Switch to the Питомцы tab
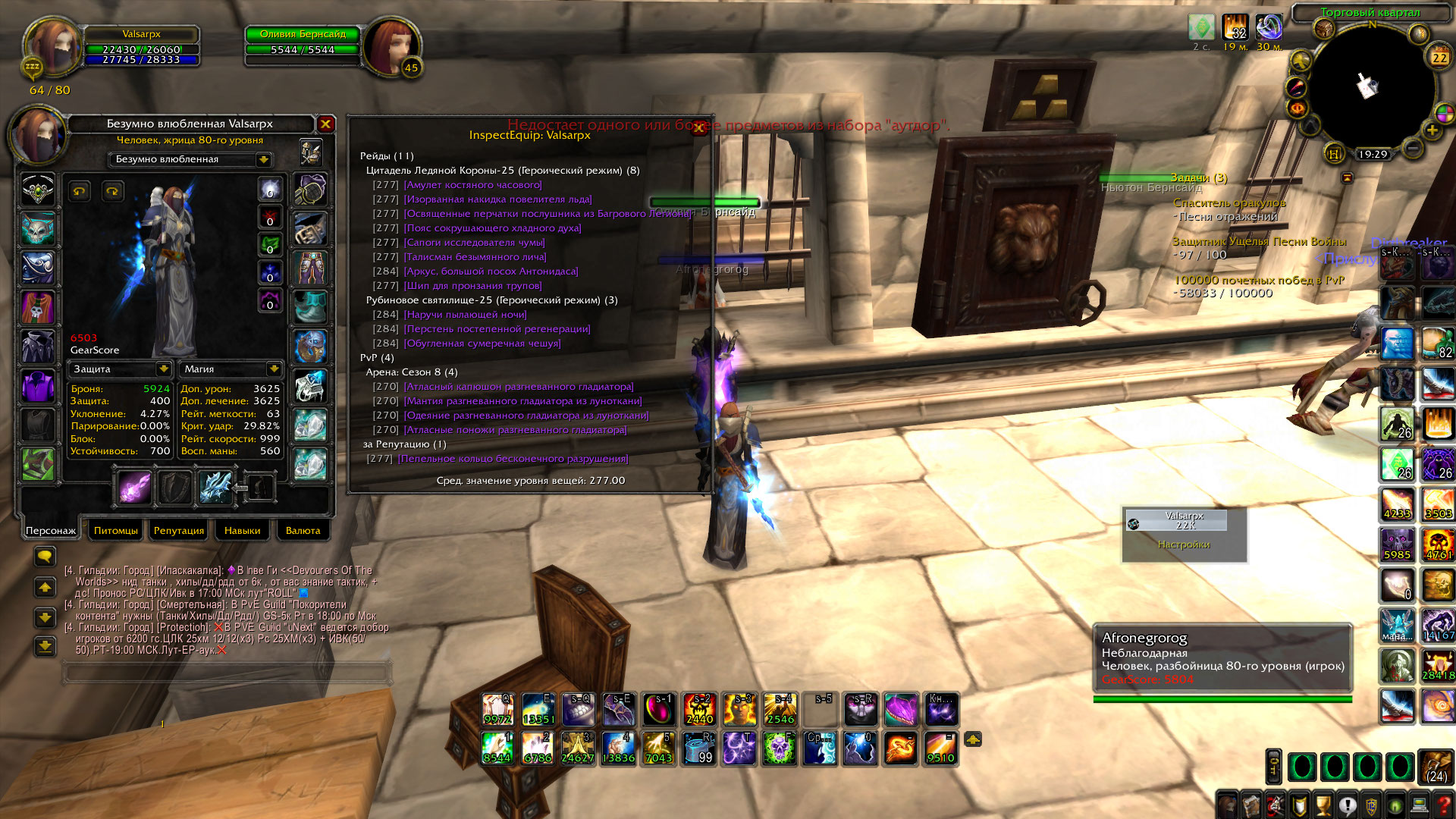The height and width of the screenshot is (819, 1456). click(115, 531)
